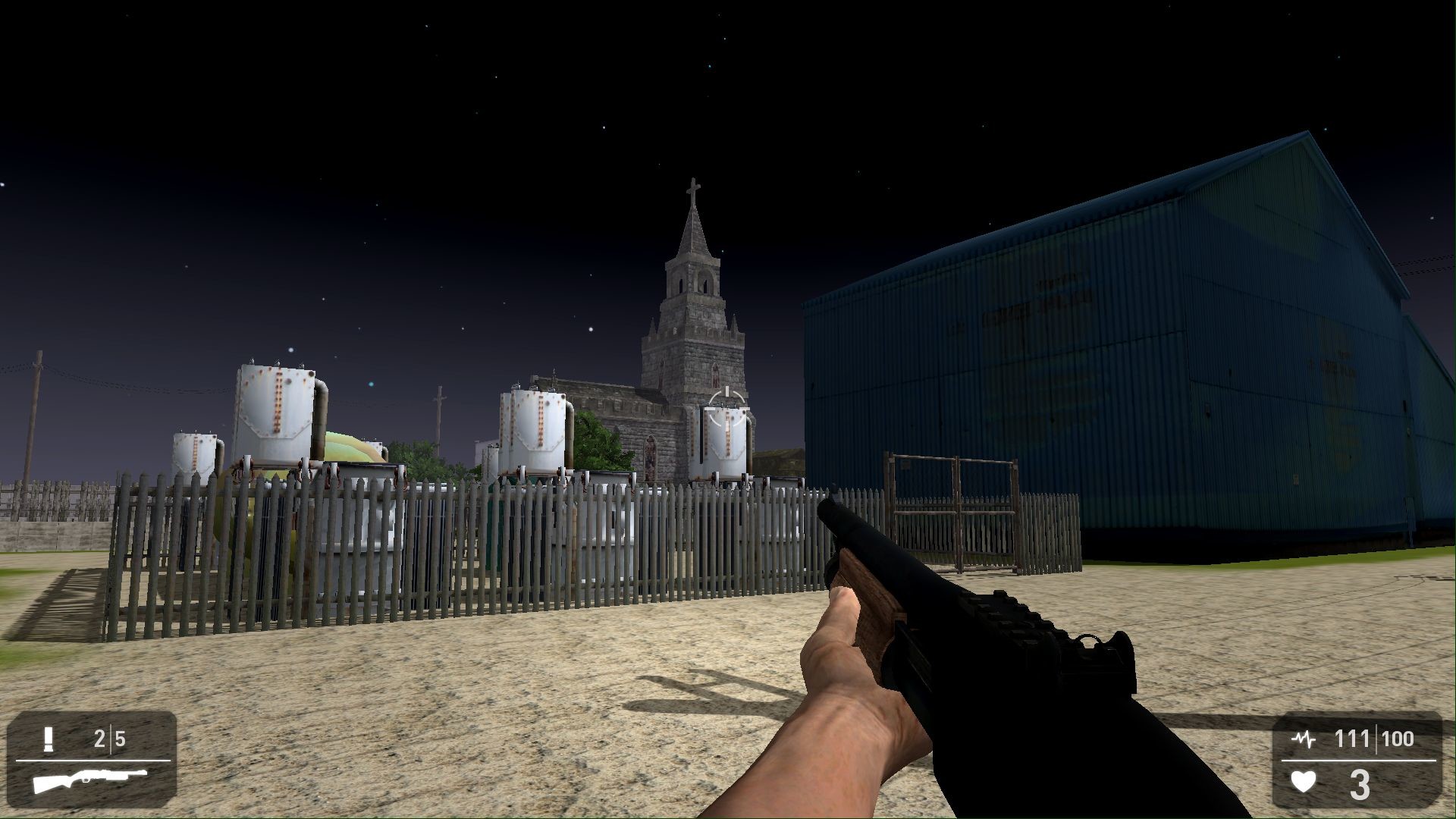1456x819 pixels.
Task: Click the shotgun shell ammo icon
Action: tap(49, 739)
